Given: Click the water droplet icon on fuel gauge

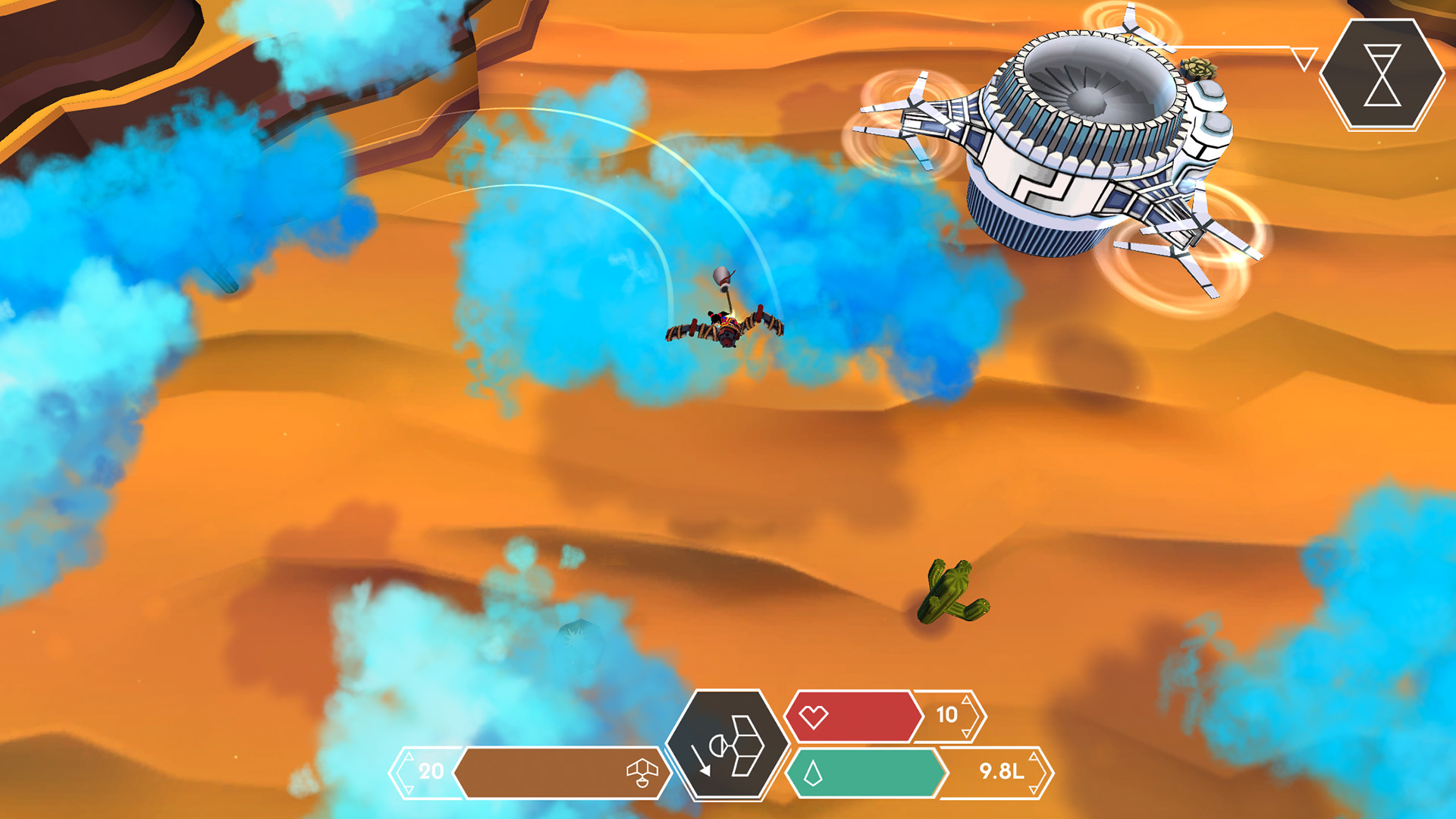Looking at the screenshot, I should (x=812, y=772).
